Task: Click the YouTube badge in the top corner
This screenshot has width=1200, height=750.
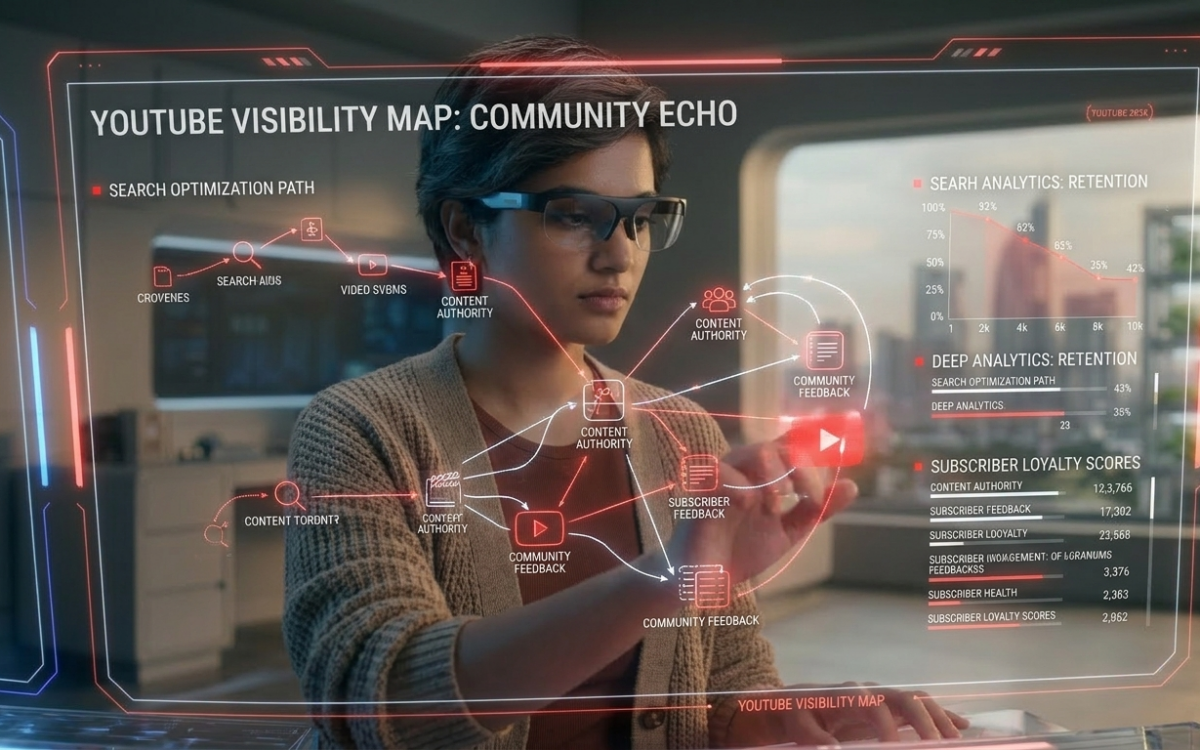Action: tap(1119, 114)
